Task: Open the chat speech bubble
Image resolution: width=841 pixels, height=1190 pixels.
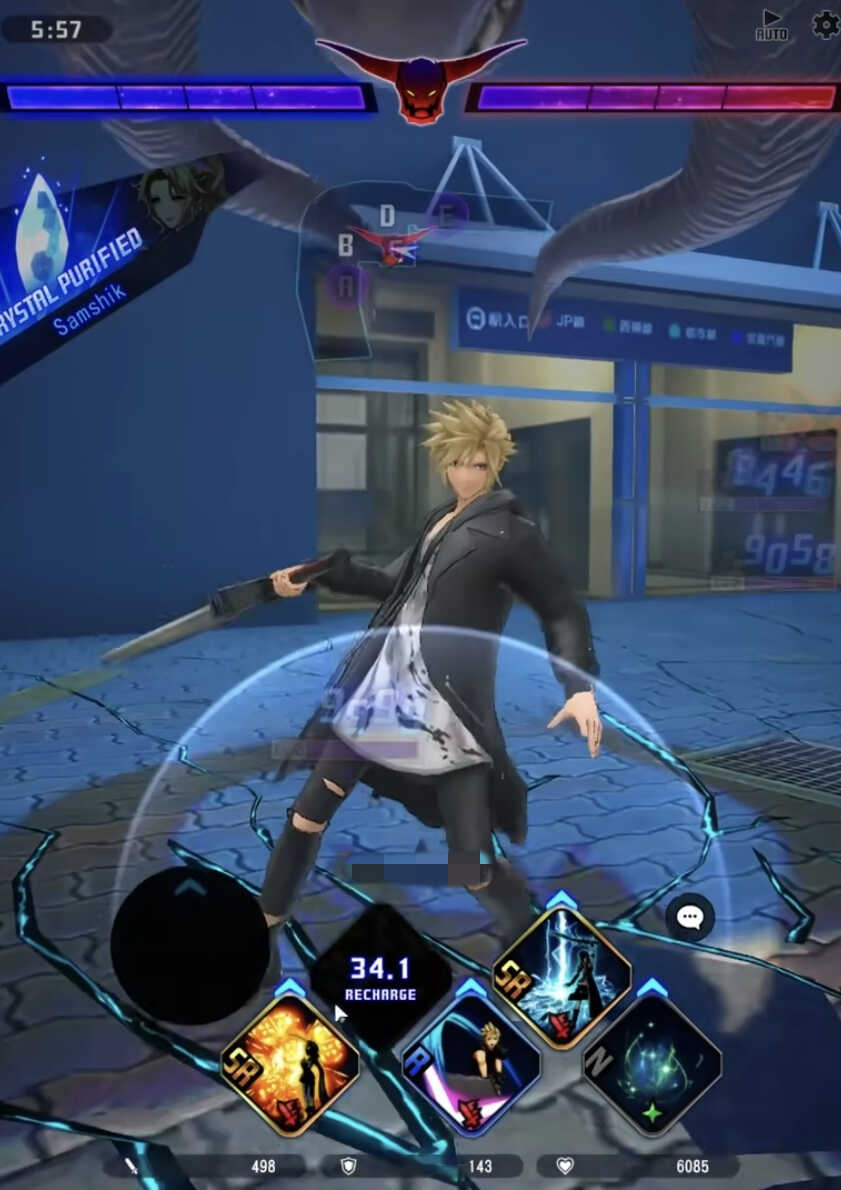Action: pos(690,917)
